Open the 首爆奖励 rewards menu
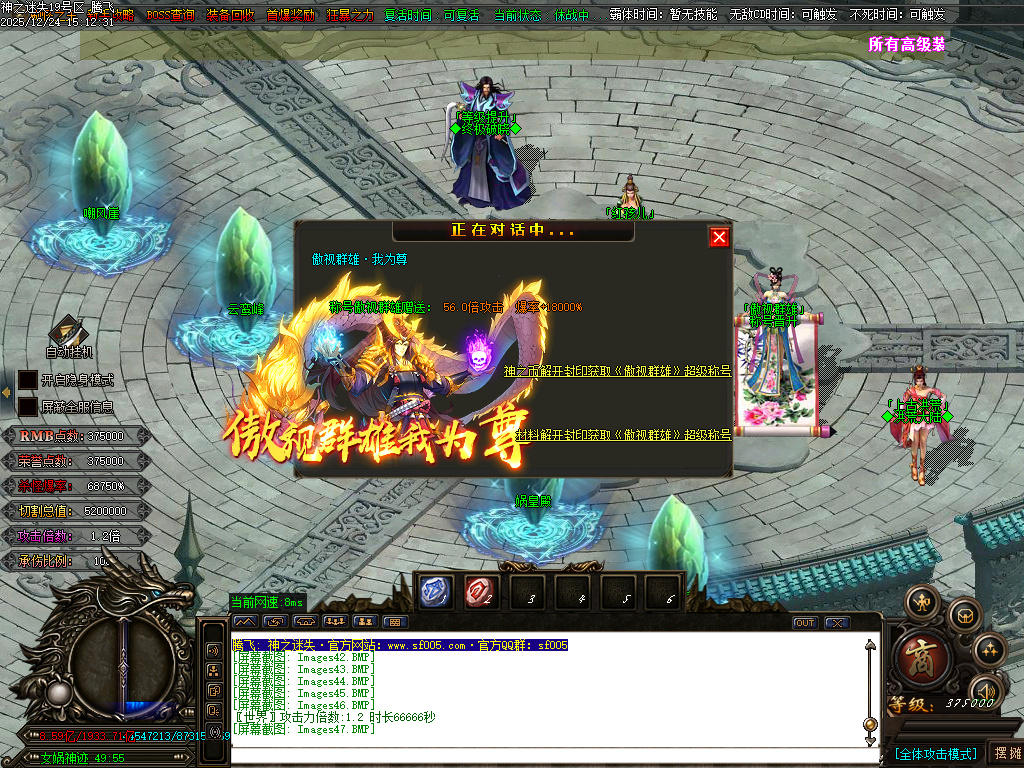Viewport: 1024px width, 768px height. [290, 16]
